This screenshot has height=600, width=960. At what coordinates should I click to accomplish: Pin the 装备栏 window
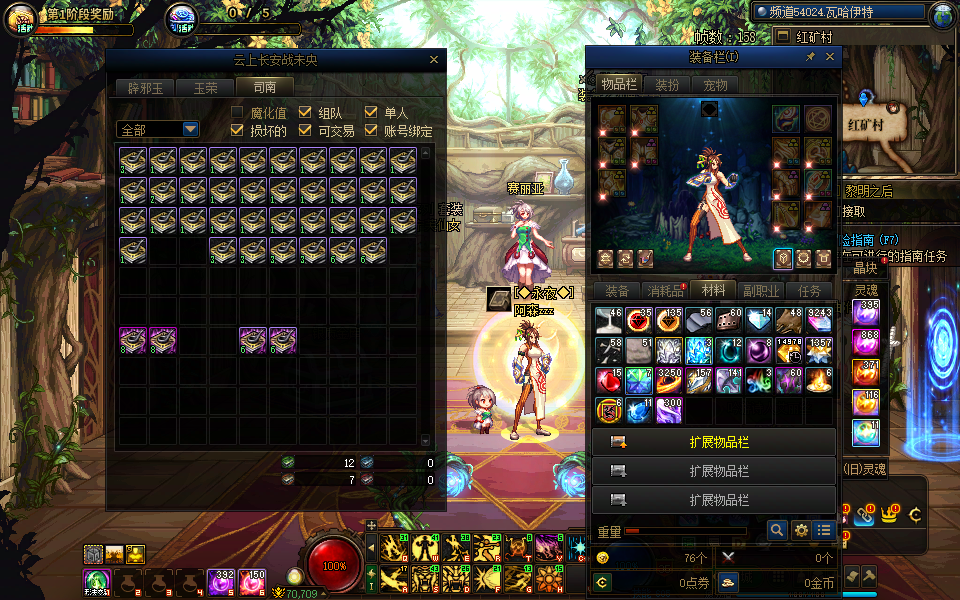pyautogui.click(x=810, y=57)
